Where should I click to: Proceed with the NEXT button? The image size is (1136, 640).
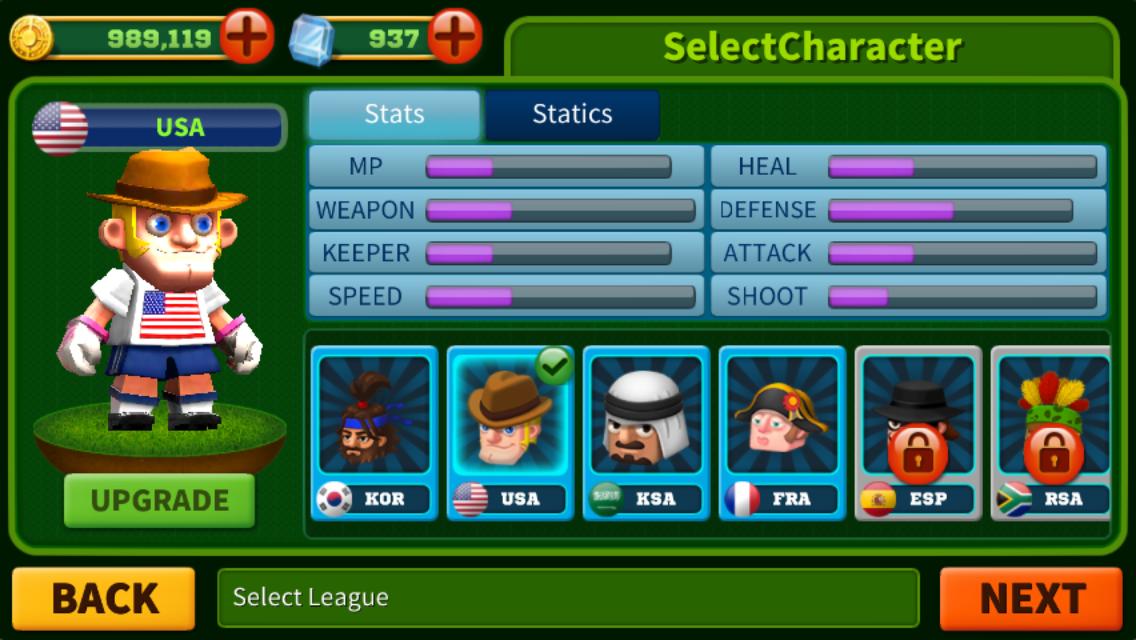(1031, 598)
